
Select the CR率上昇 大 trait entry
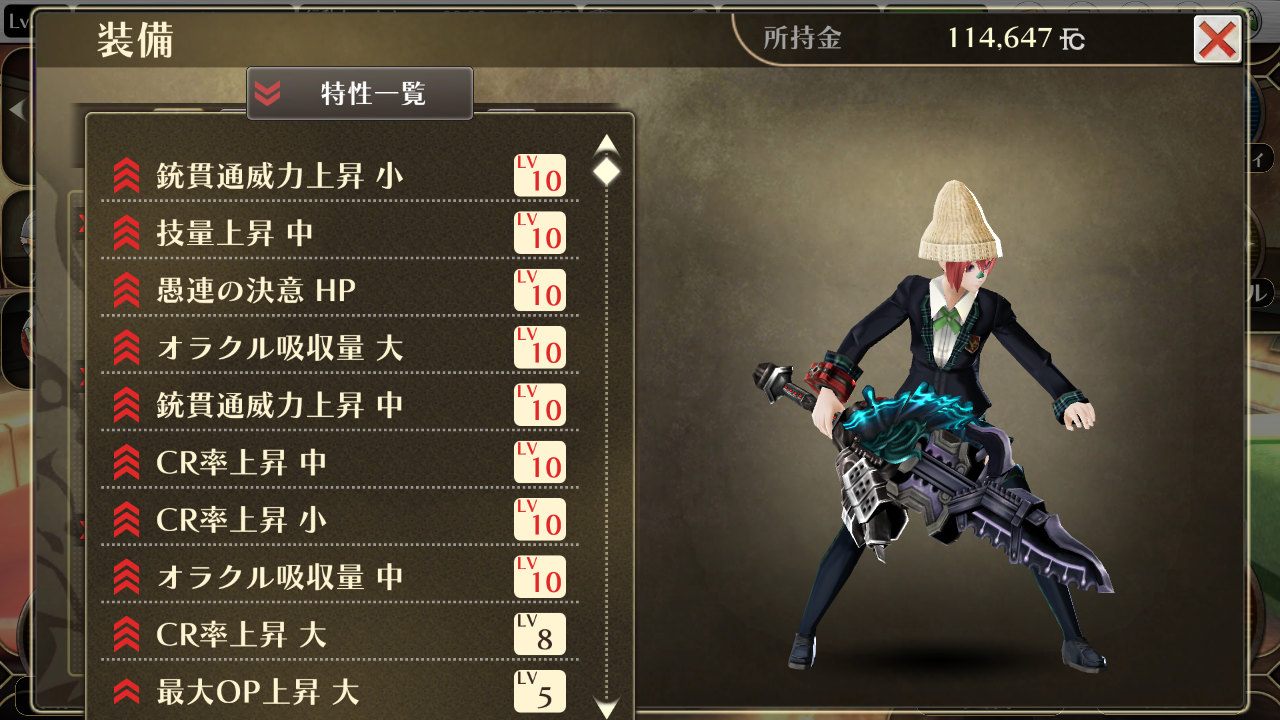(x=300, y=634)
